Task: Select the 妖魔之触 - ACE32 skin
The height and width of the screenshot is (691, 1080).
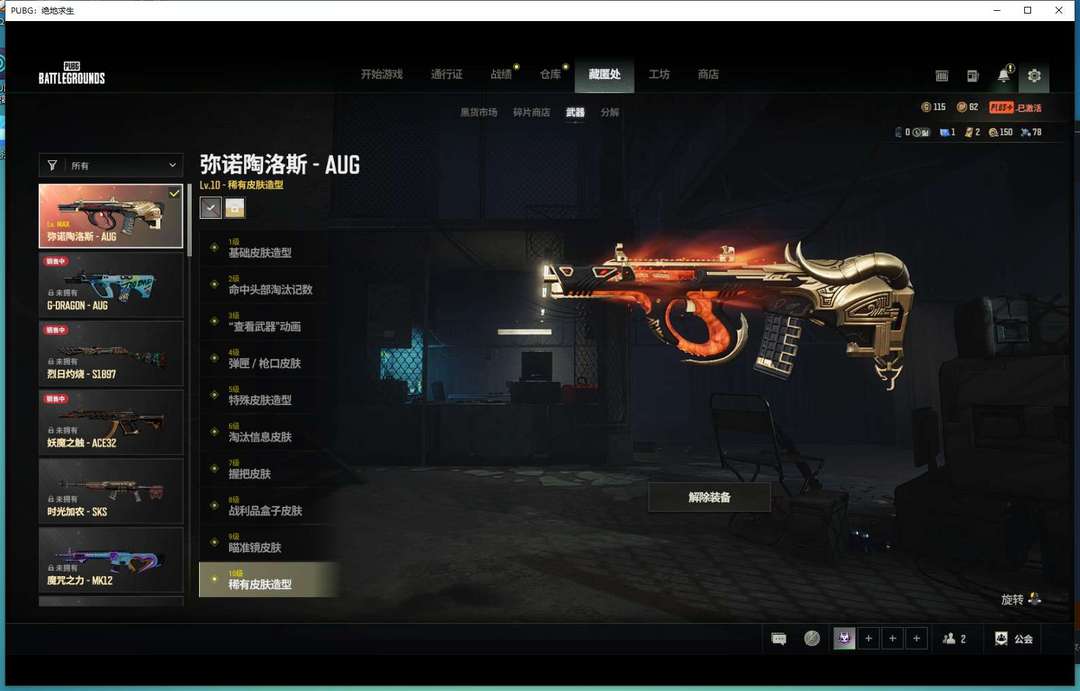Action: [111, 423]
